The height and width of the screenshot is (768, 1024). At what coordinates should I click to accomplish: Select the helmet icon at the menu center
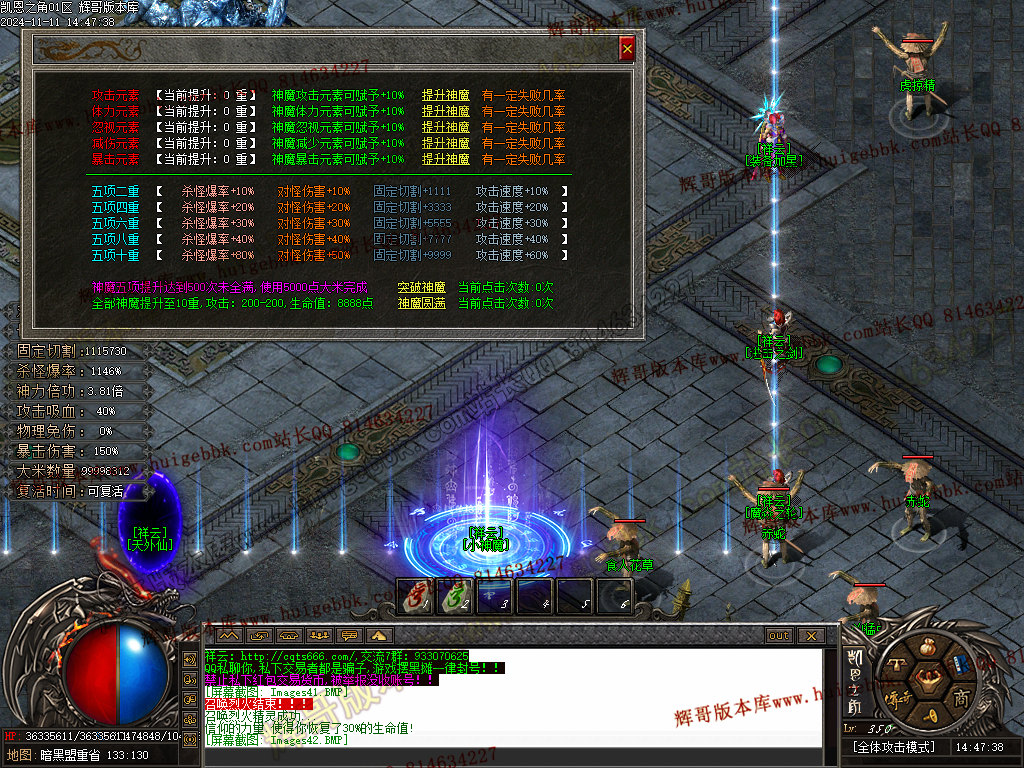[x=925, y=681]
